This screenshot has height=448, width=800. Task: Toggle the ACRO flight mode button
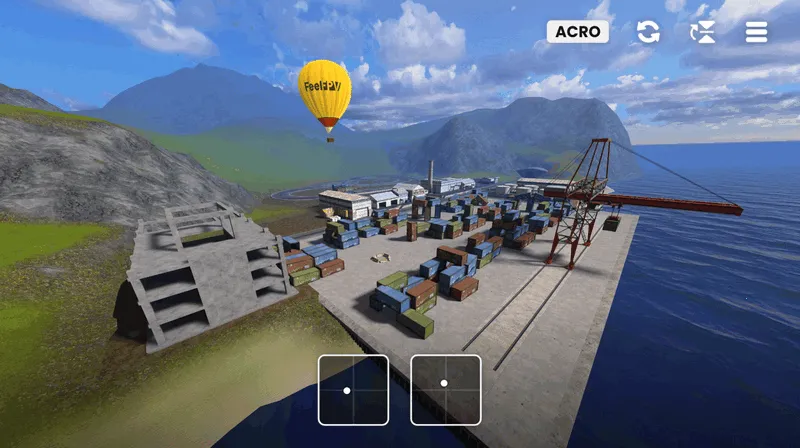[x=578, y=31]
